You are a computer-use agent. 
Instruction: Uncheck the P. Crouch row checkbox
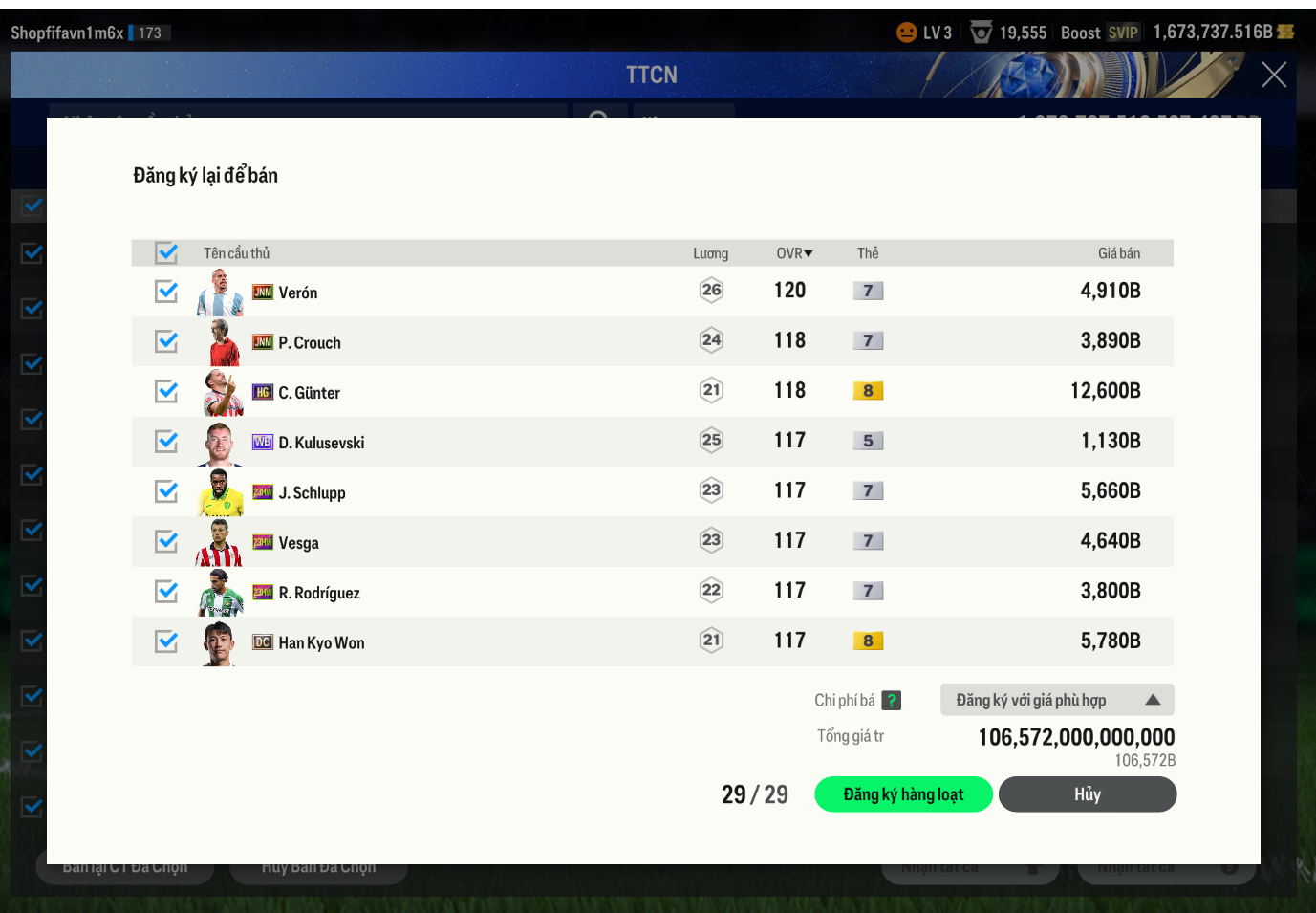tap(166, 341)
